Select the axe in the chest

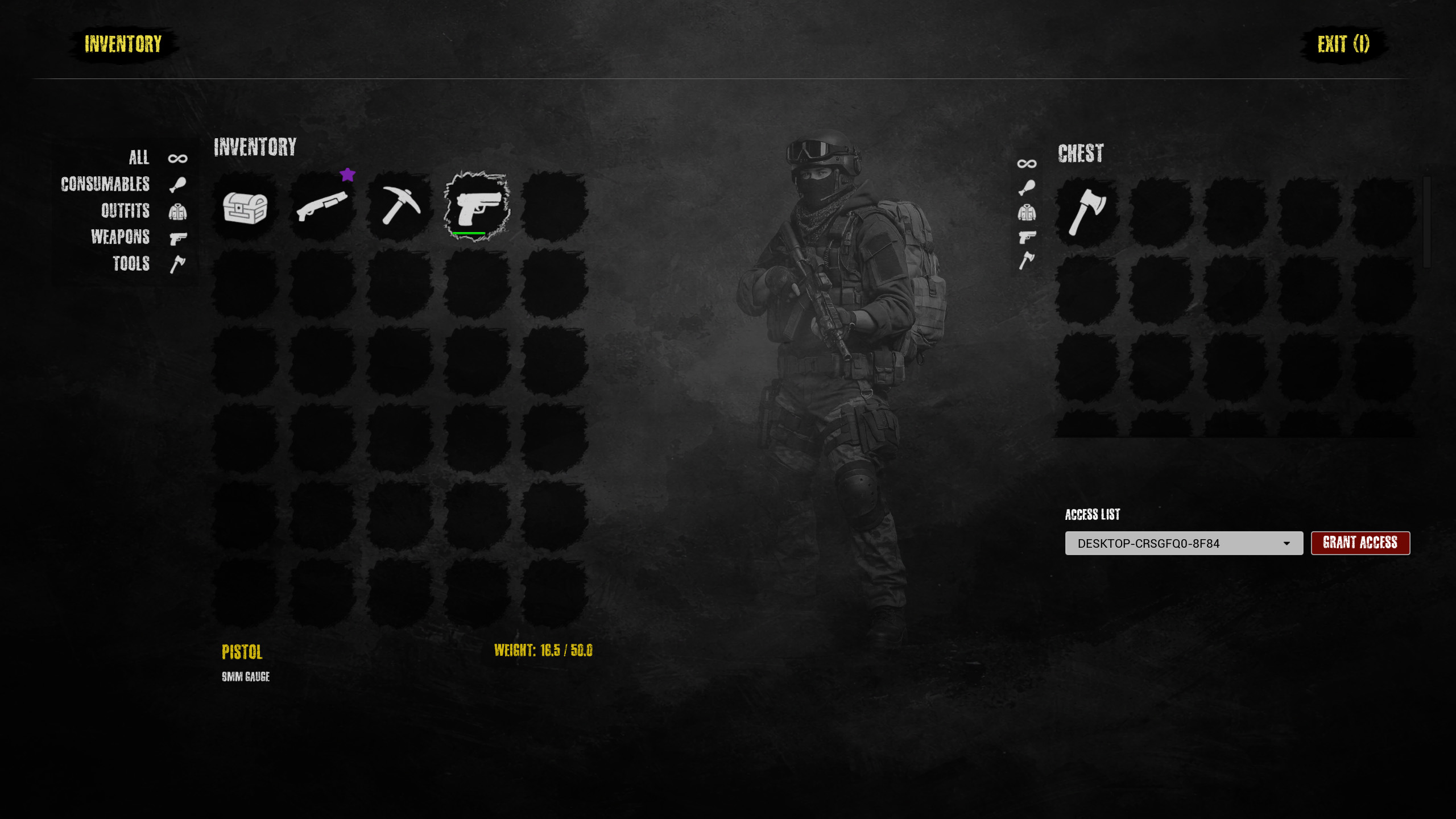tap(1087, 212)
